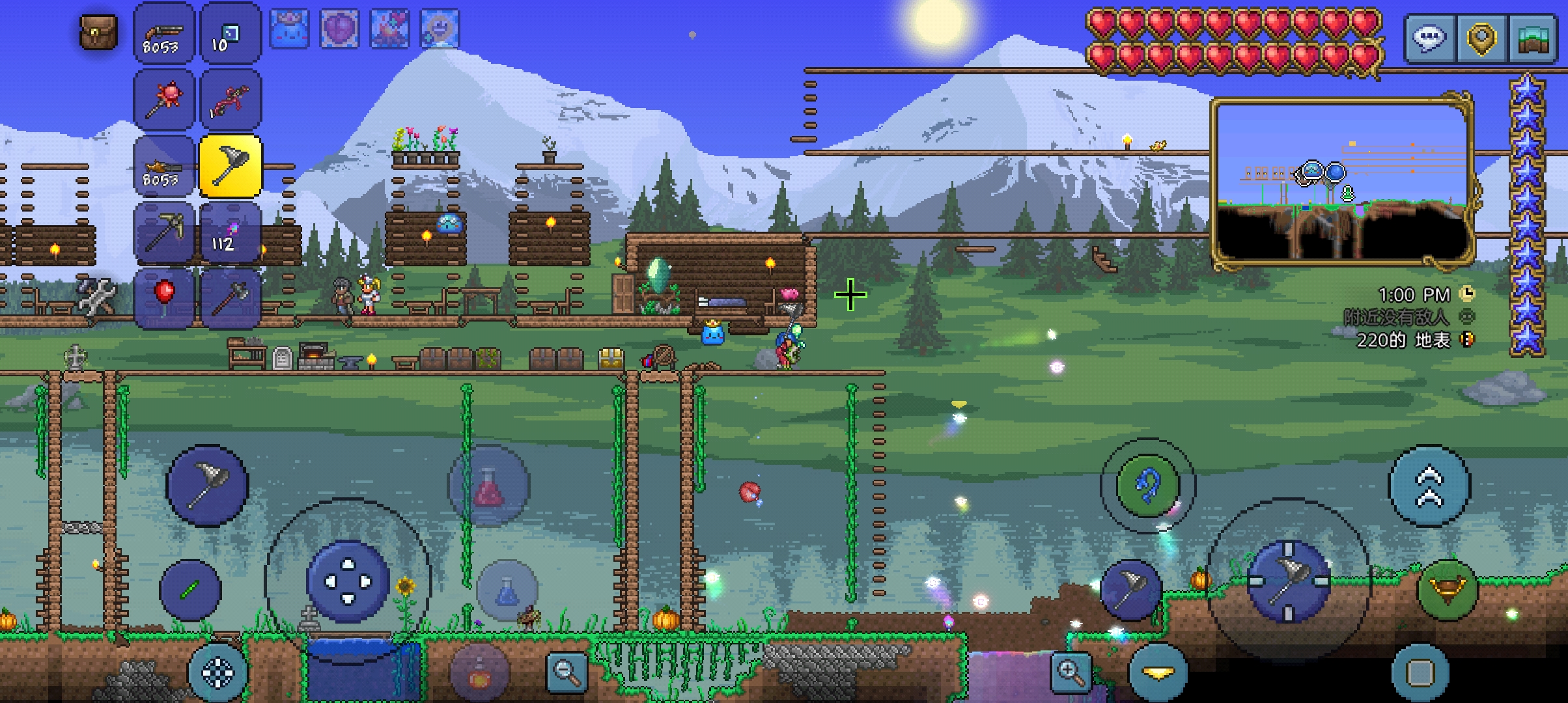Click the King Slime buff icon

tap(288, 28)
